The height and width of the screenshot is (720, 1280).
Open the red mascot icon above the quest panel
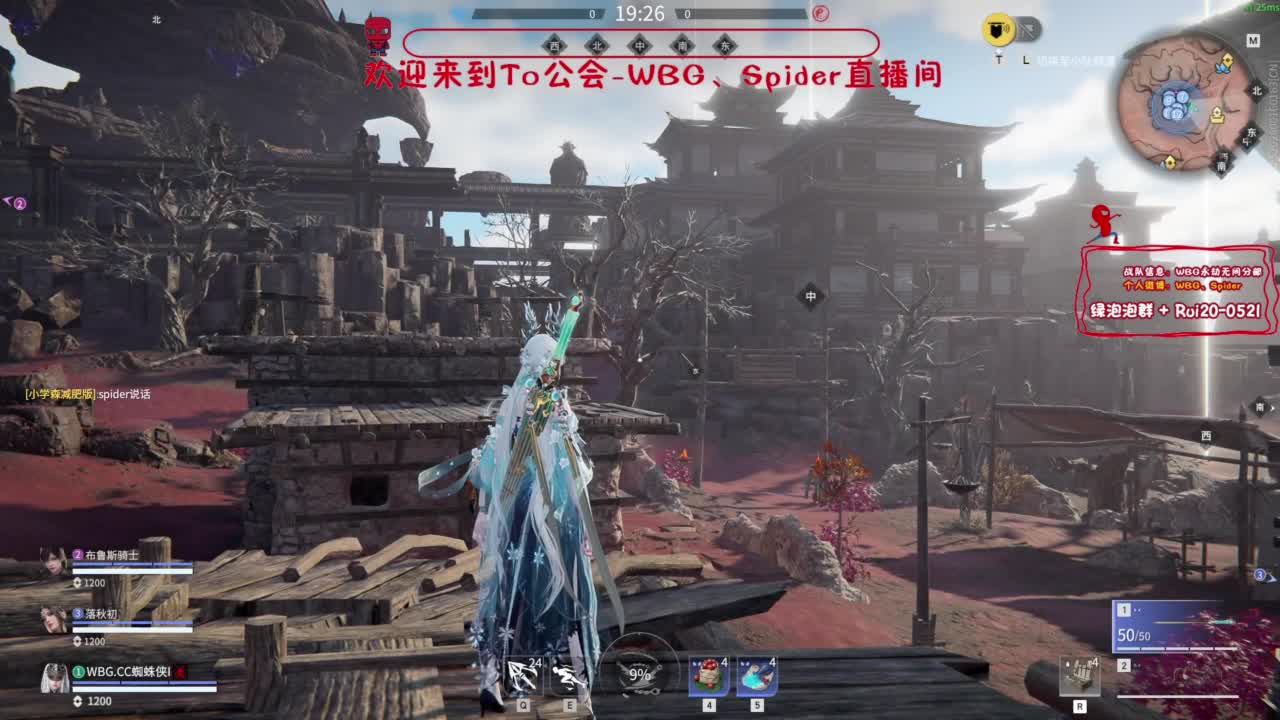point(1101,220)
